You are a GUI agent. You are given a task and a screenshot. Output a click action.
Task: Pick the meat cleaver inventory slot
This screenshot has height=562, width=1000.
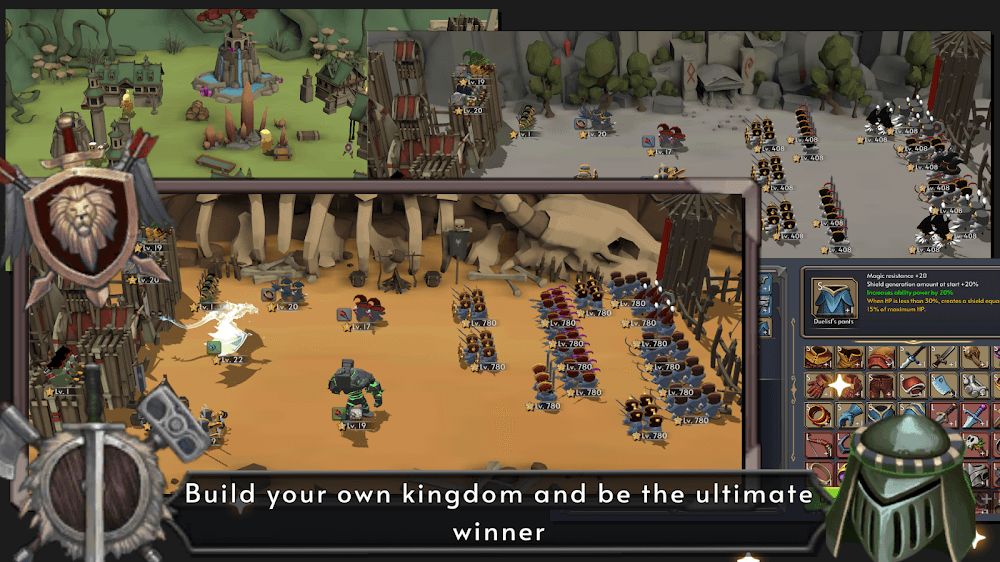pyautogui.click(x=942, y=386)
